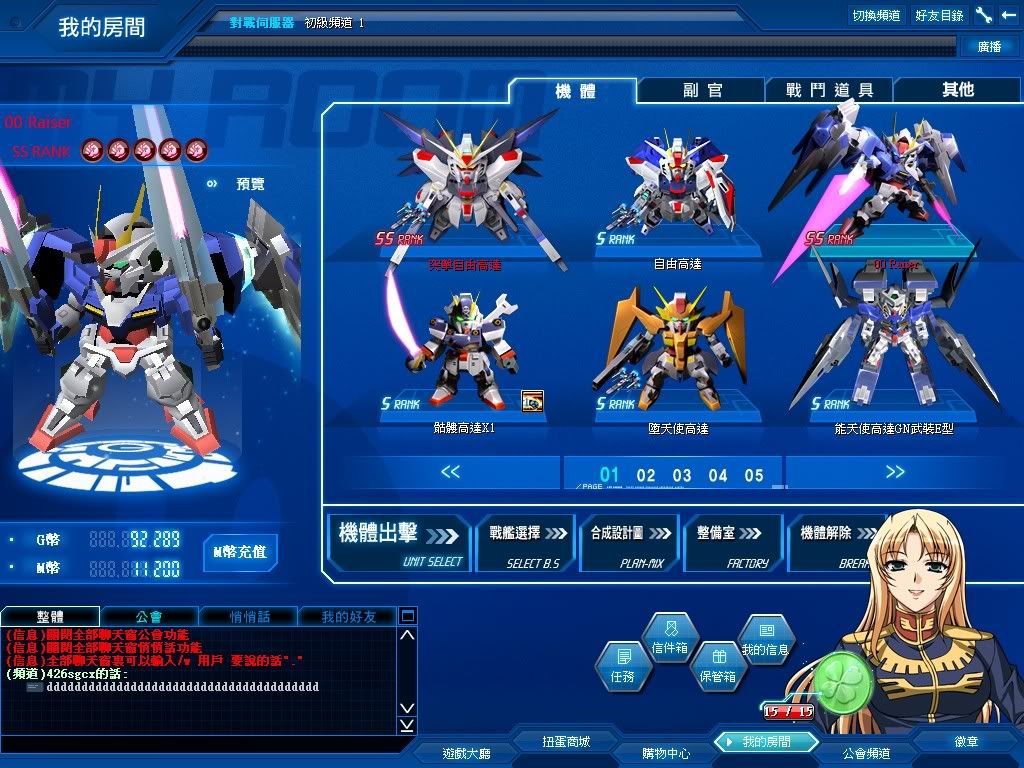Open the 保管箱 storage box
Viewport: 1024px width, 768px height.
717,667
